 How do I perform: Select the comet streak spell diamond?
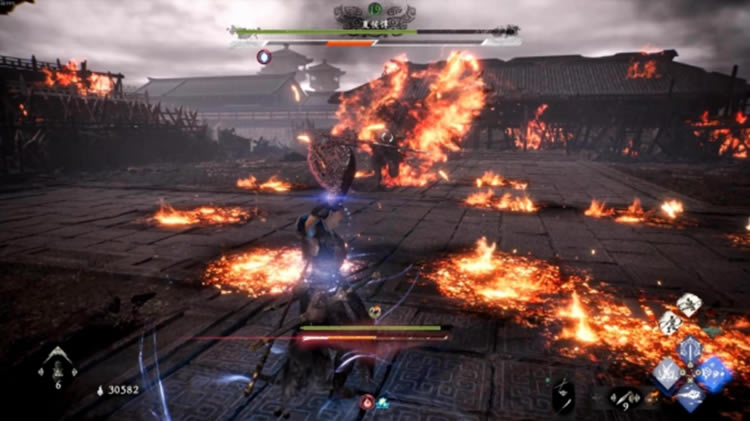(x=690, y=396)
